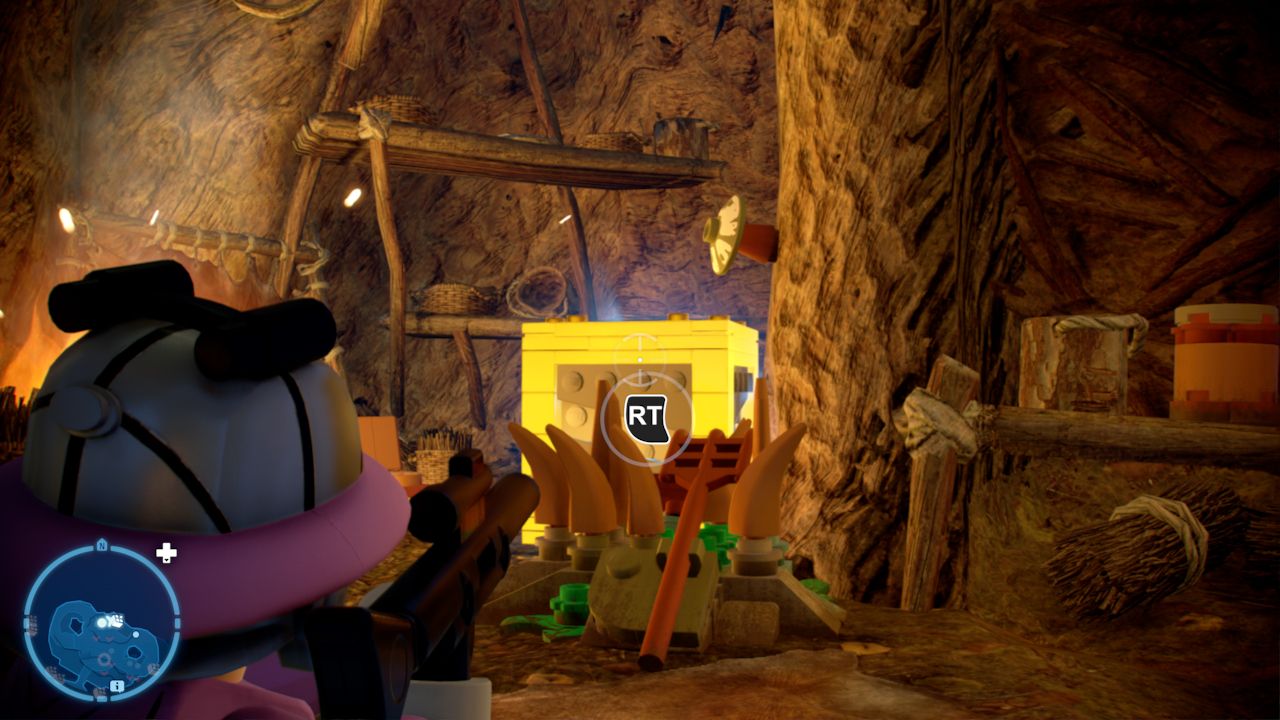This screenshot has width=1280, height=720.
Task: Open the info 'i' icon under the minimap
Action: point(116,686)
